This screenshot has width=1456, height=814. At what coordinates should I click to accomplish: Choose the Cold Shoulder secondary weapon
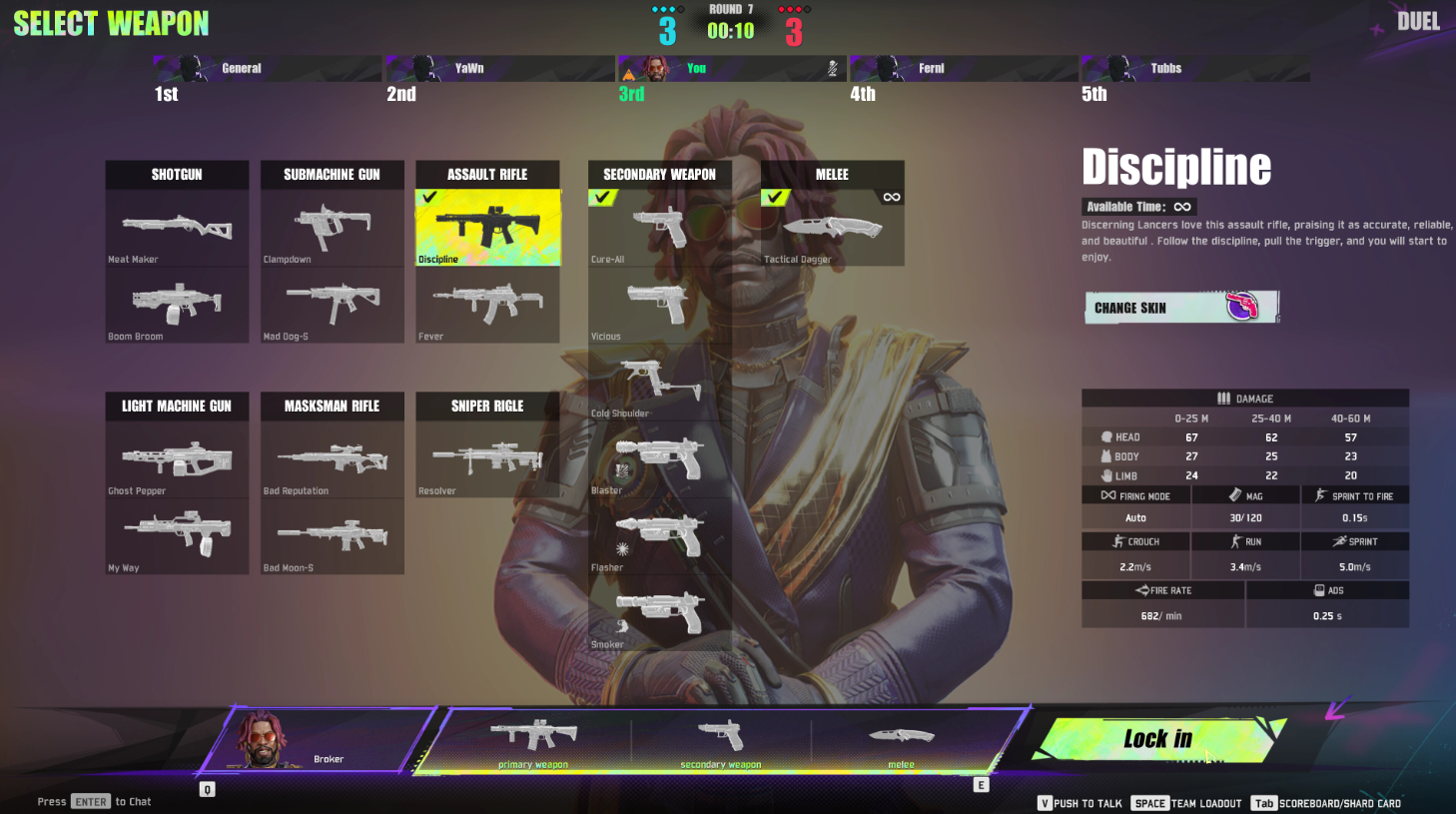tap(659, 382)
